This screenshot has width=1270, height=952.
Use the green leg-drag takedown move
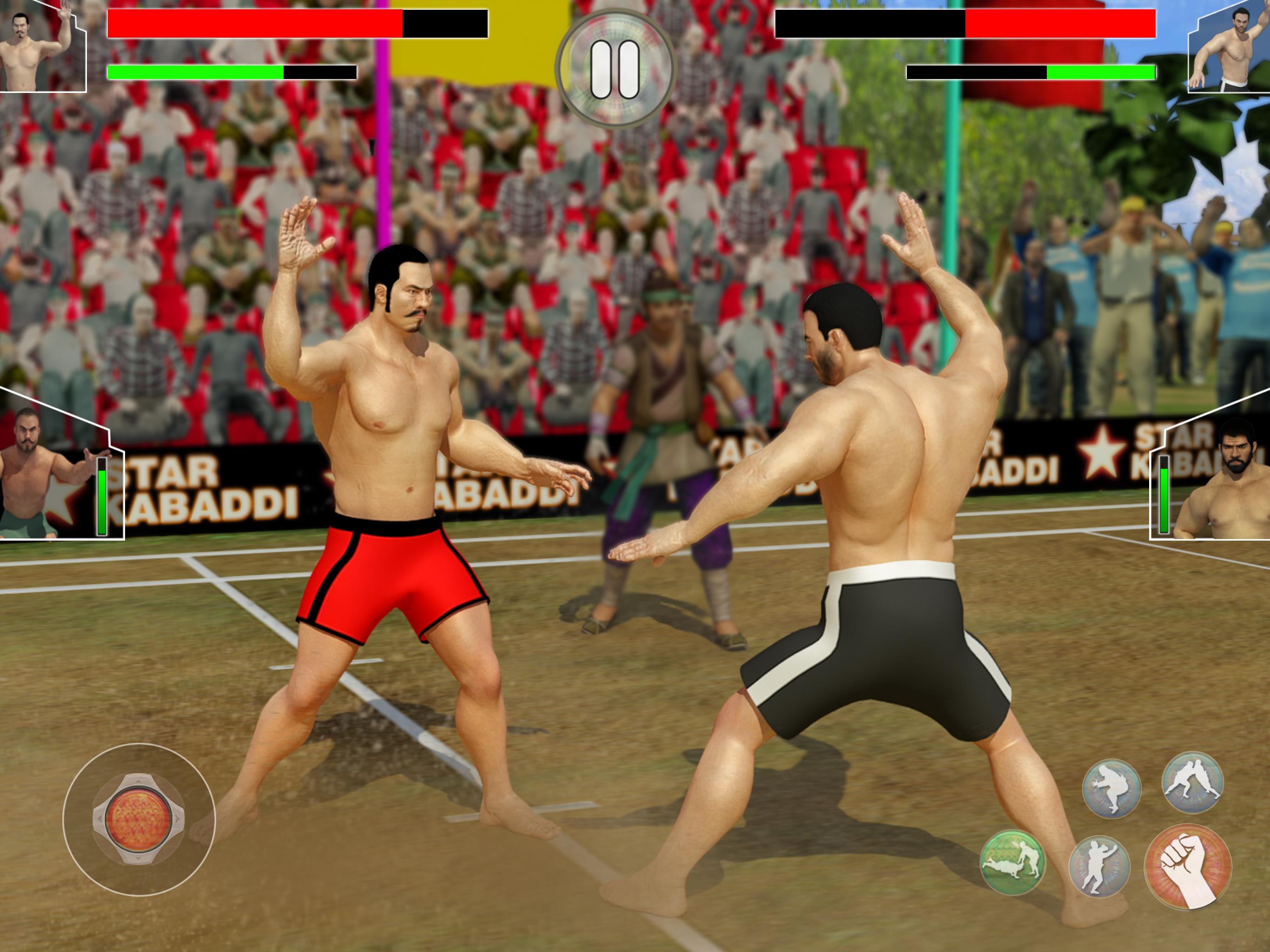(1012, 862)
